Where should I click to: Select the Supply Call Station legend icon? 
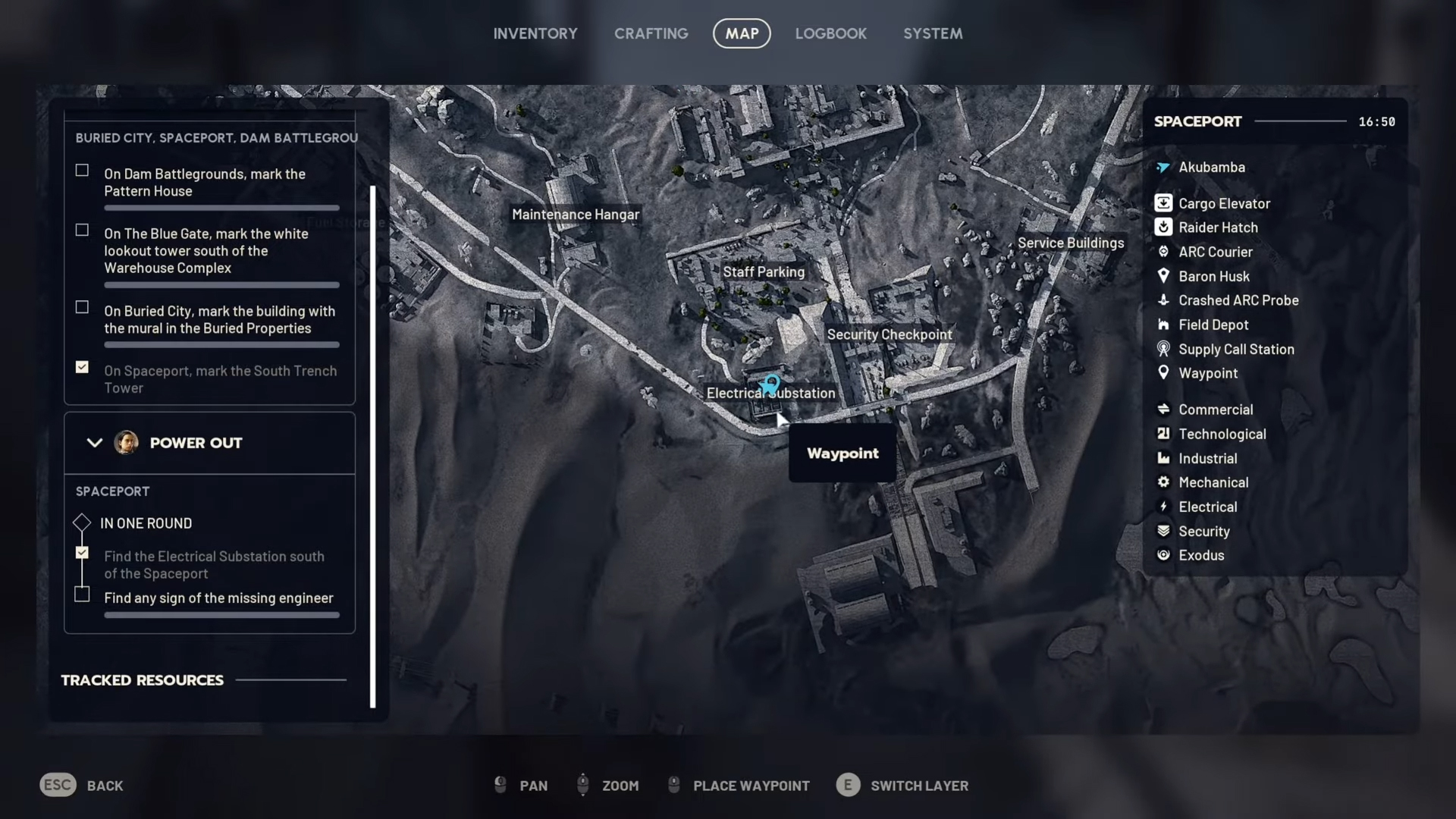pyautogui.click(x=1165, y=349)
